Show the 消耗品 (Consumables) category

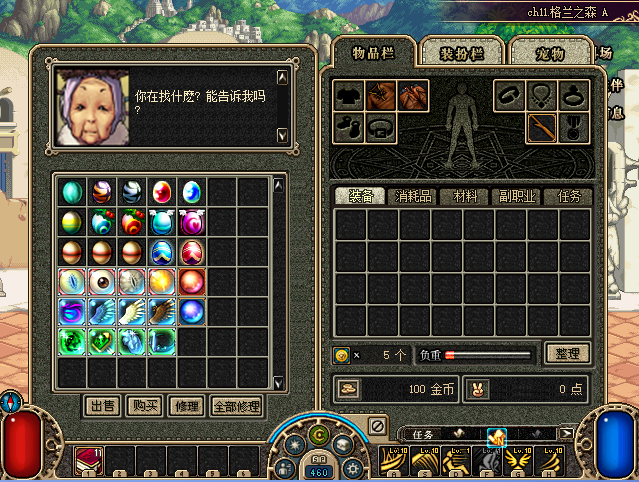click(x=414, y=197)
